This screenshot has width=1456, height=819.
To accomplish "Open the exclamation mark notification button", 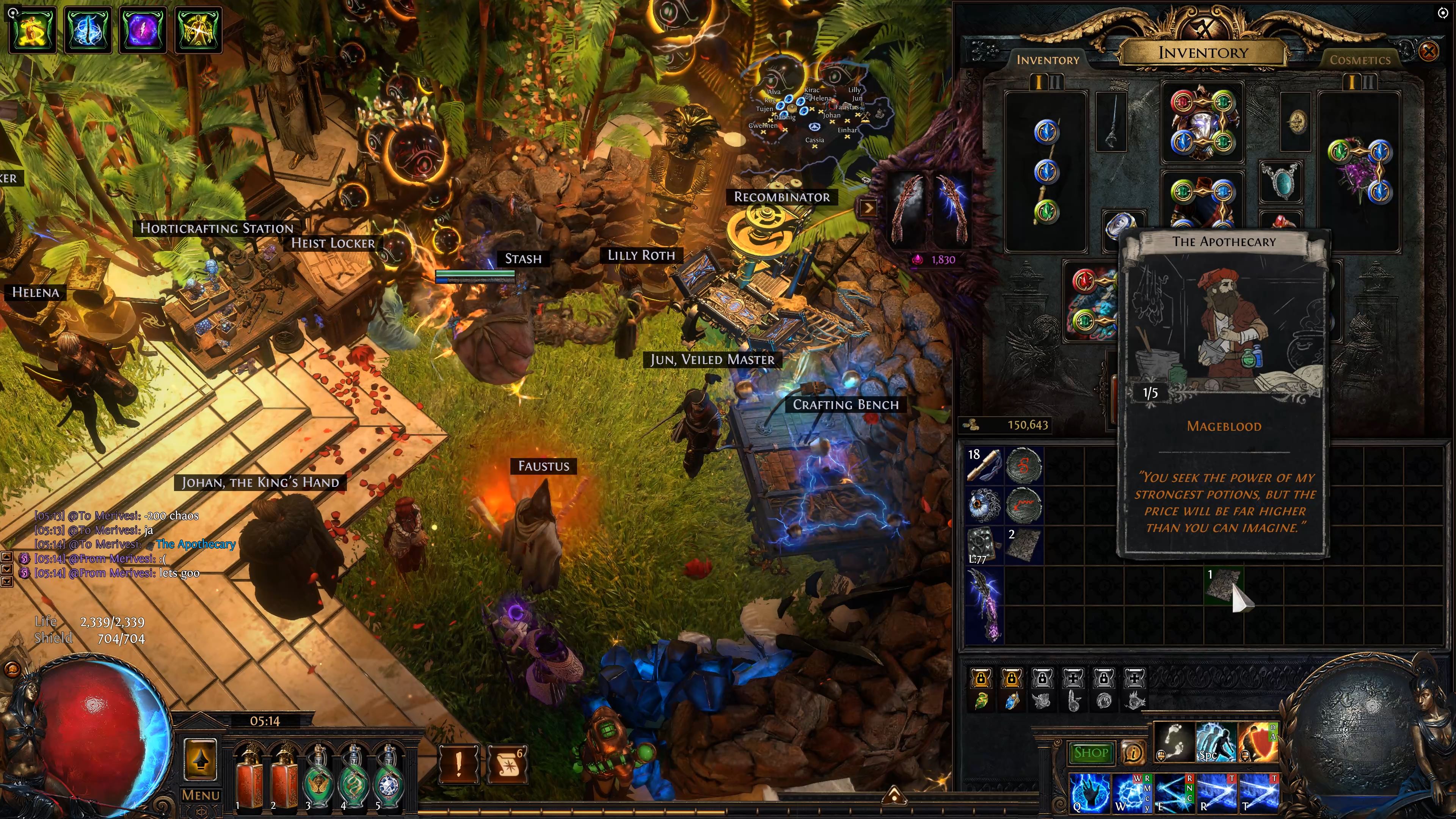I will 458,764.
